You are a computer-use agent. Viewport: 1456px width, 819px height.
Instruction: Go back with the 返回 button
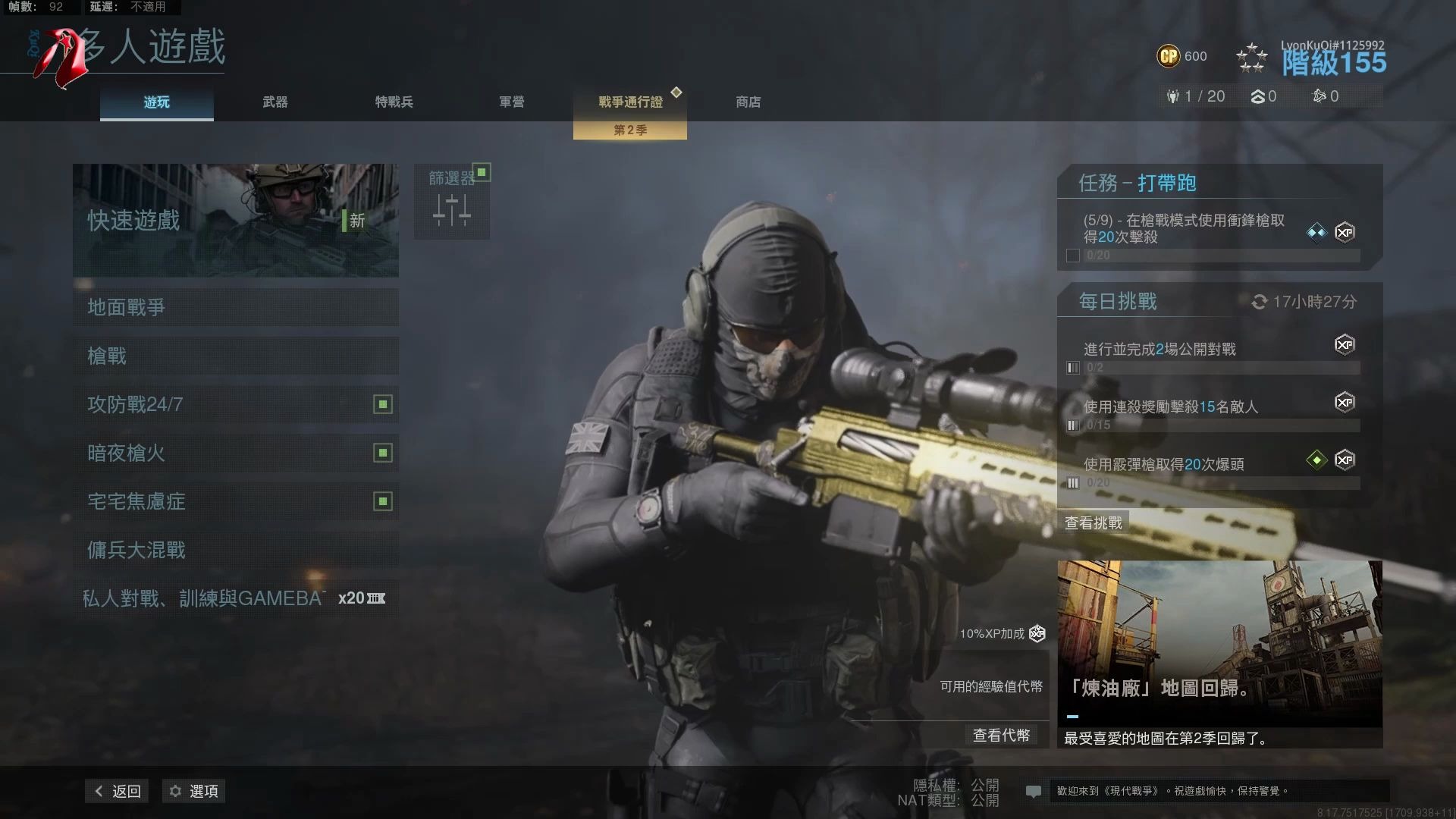click(x=118, y=791)
